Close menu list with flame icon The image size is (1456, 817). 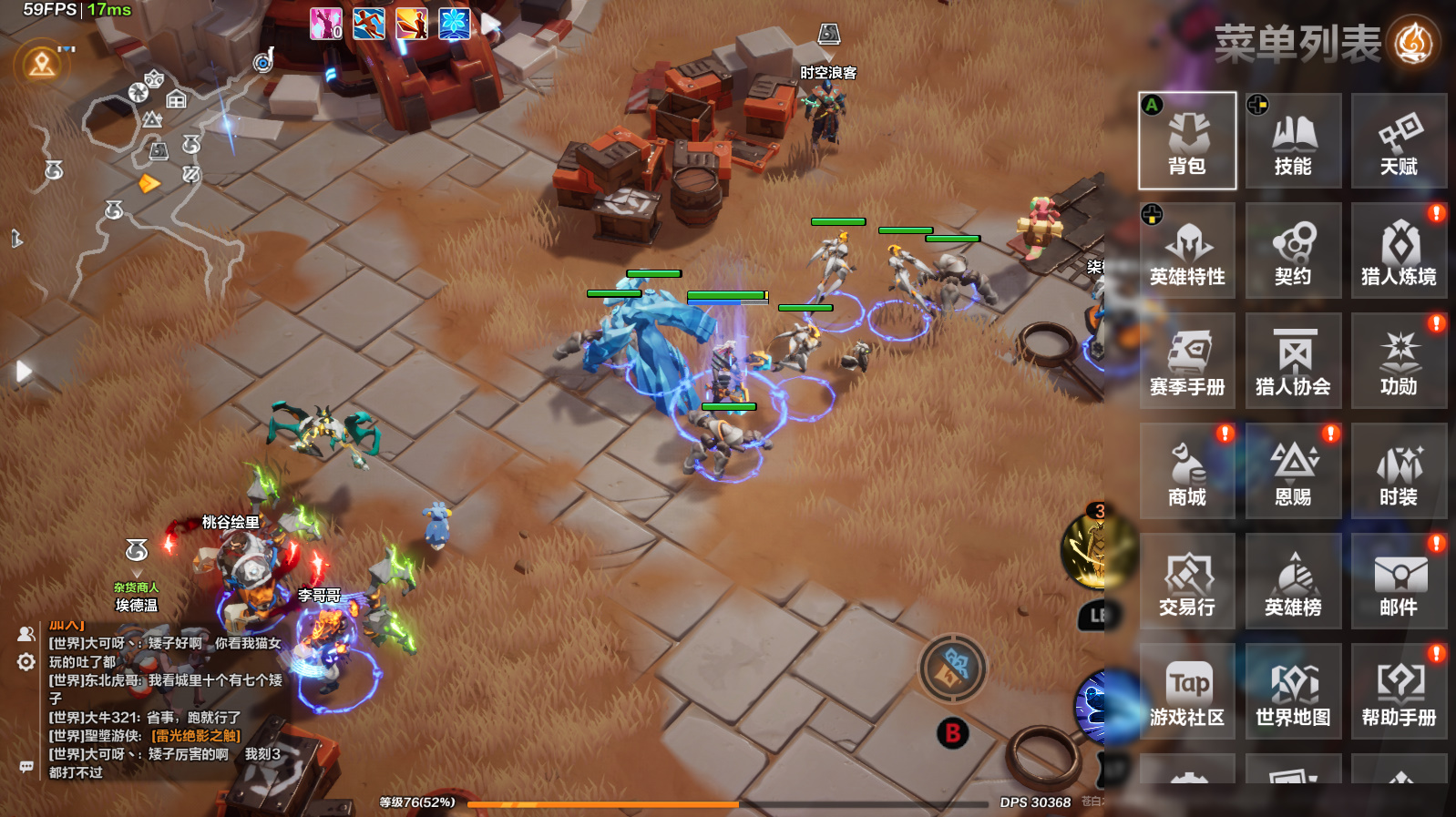1413,42
